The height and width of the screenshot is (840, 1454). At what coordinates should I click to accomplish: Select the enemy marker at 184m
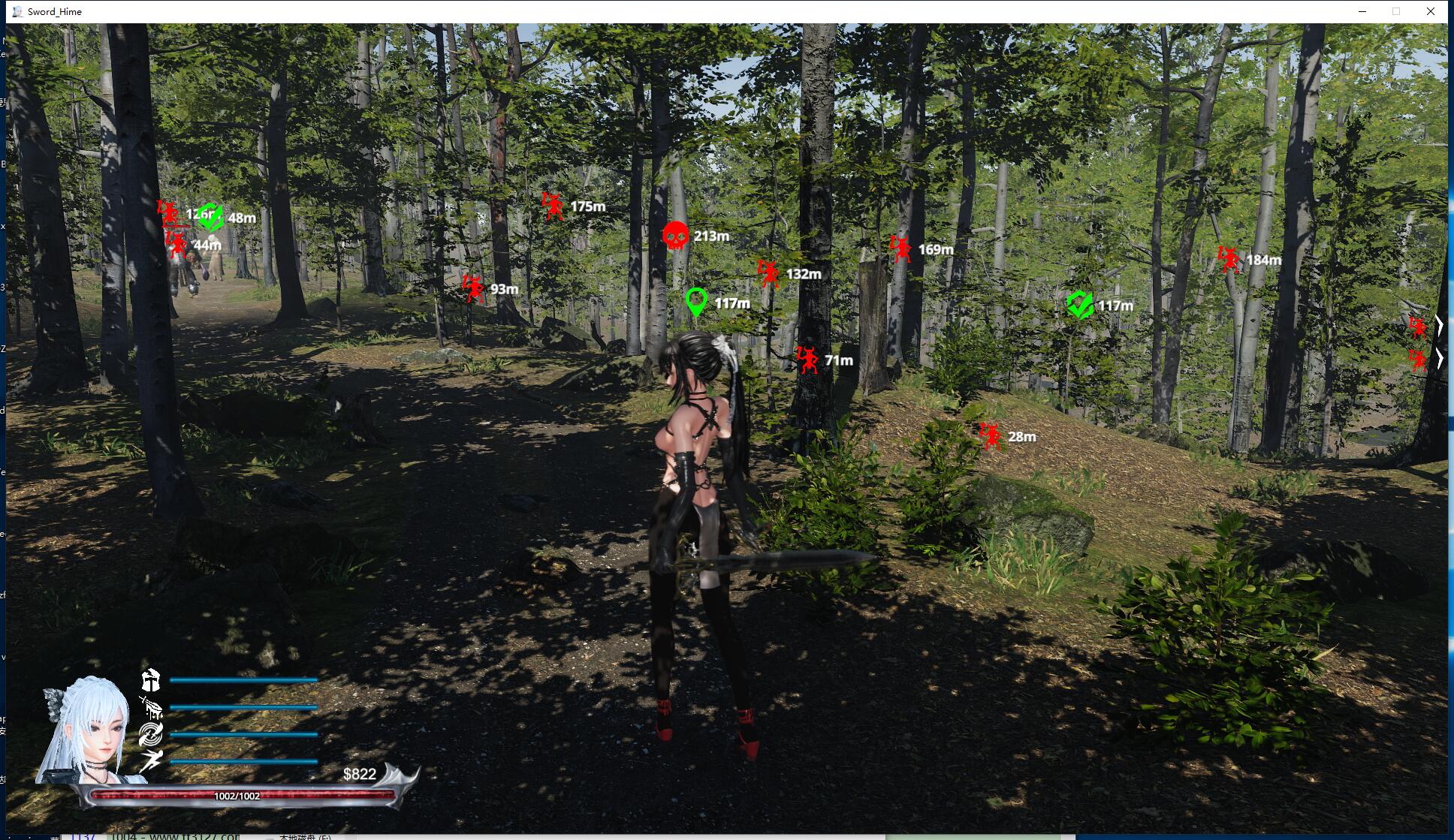point(1229,260)
